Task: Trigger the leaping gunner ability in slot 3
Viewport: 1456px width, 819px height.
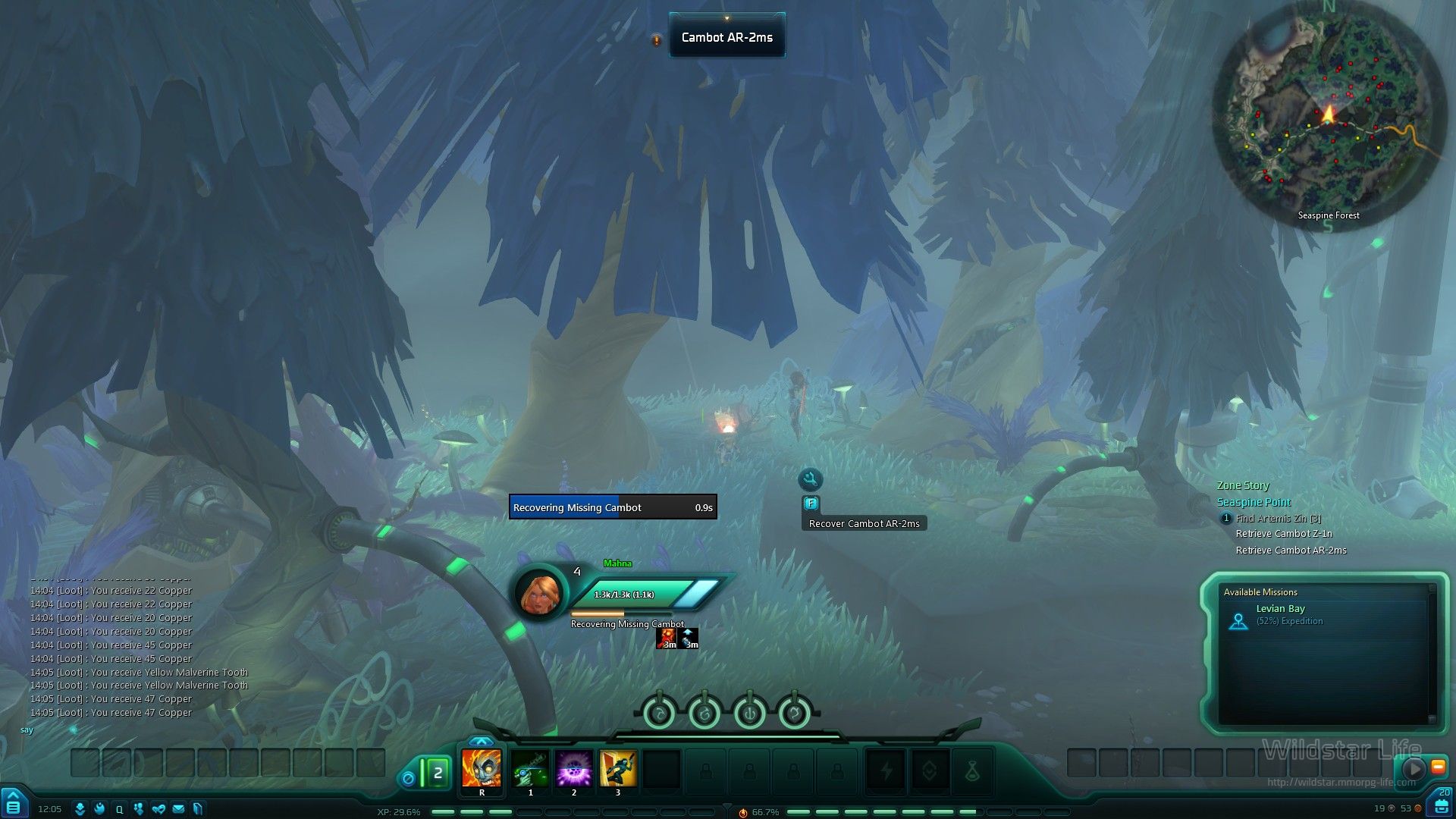Action: [618, 769]
